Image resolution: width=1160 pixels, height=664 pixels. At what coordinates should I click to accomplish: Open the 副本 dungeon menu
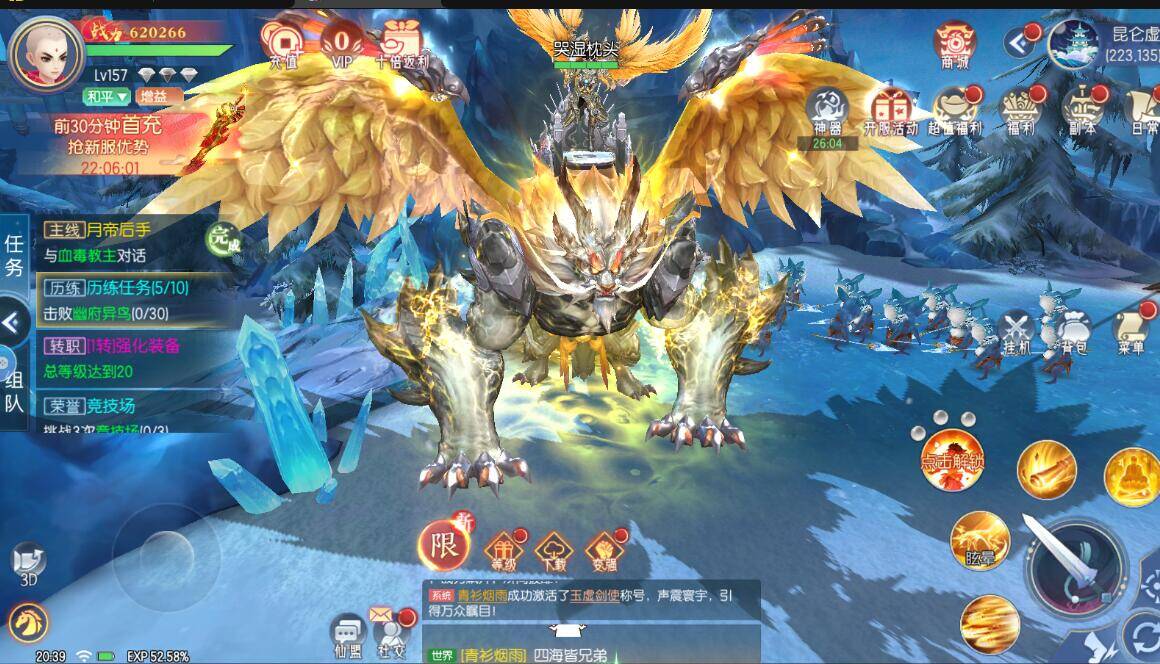click(1082, 108)
